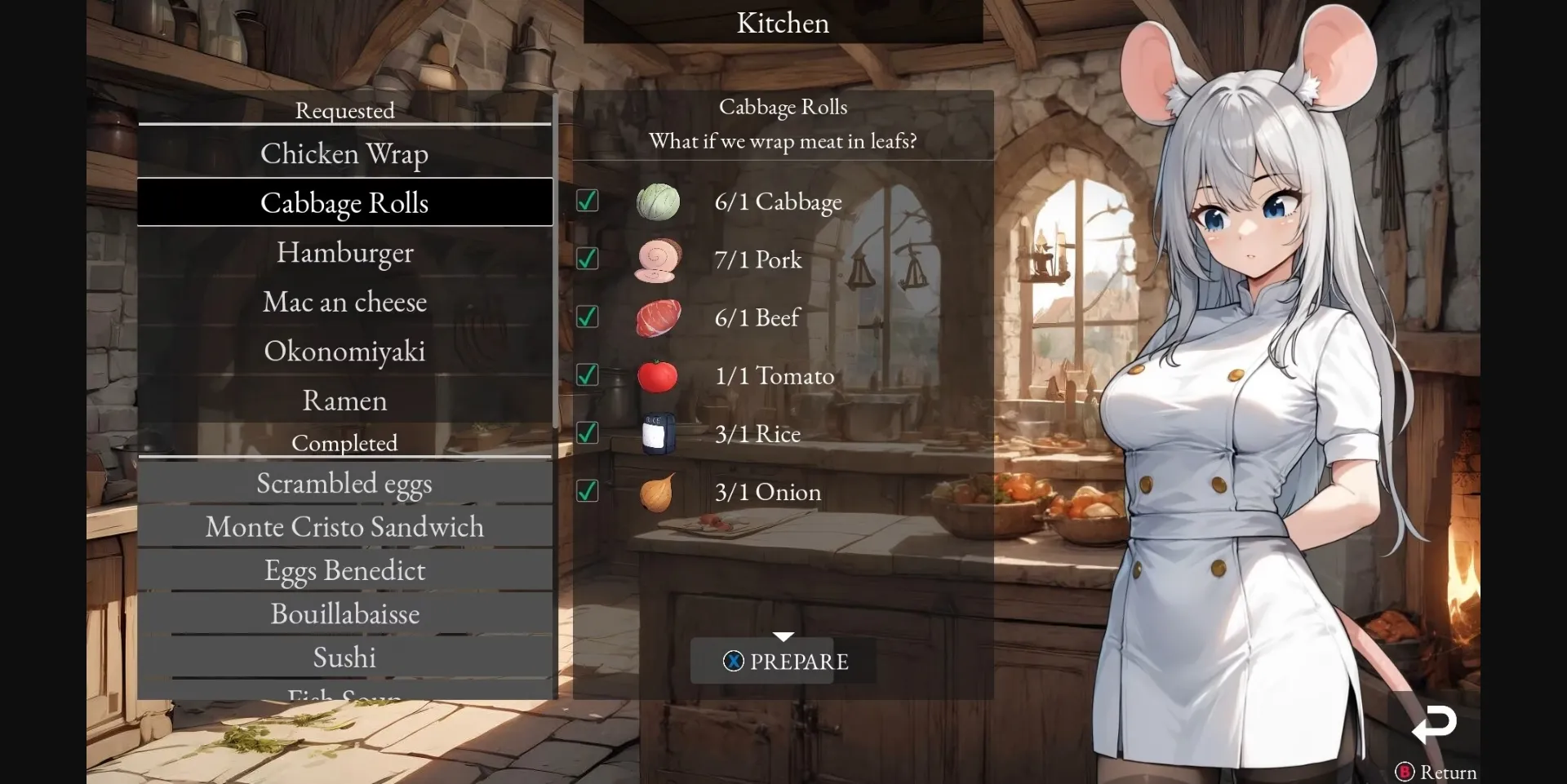Select Sushi in the completed list
This screenshot has height=784, width=1567.
pyautogui.click(x=344, y=657)
